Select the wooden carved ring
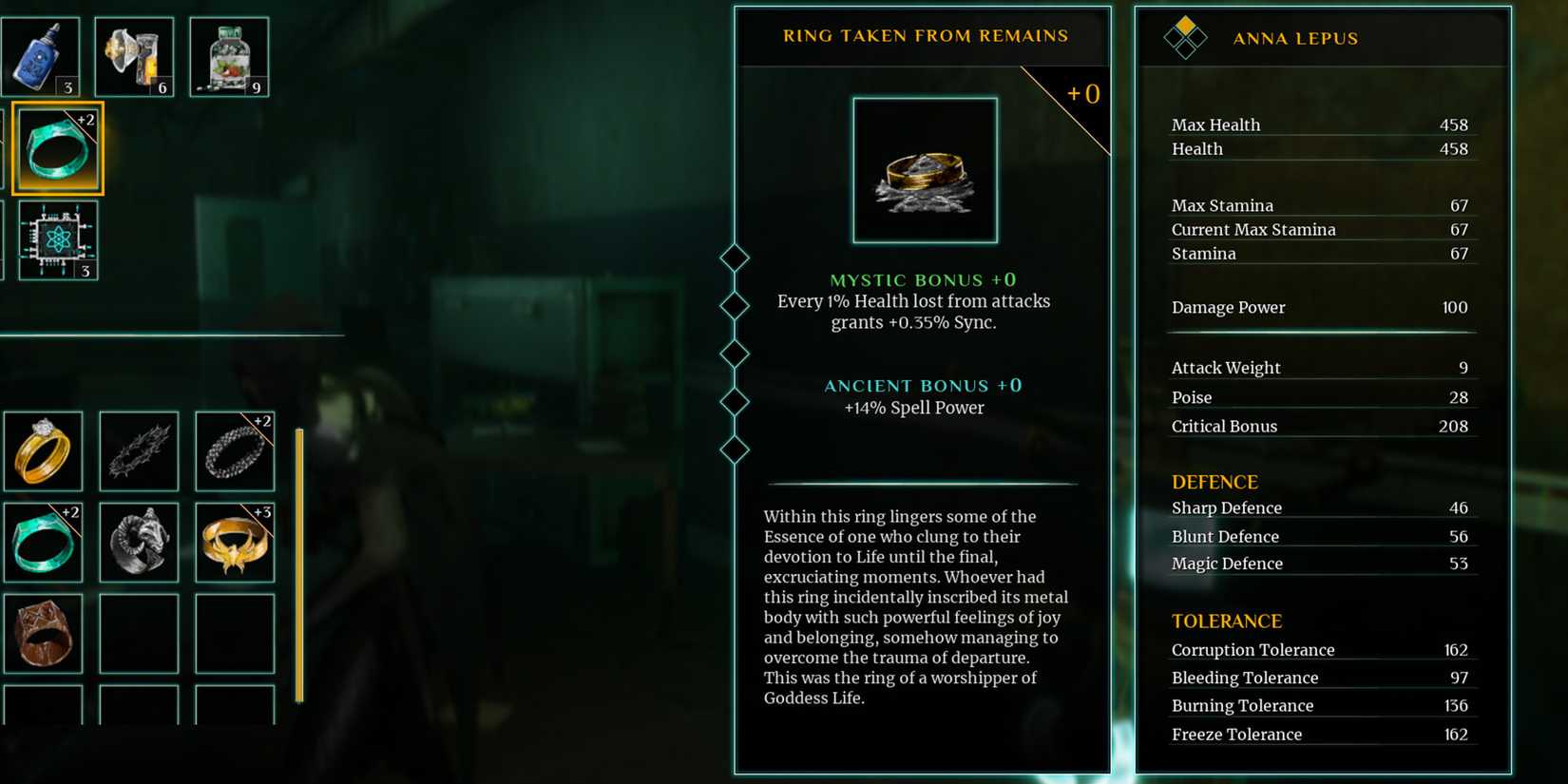1568x784 pixels. pyautogui.click(x=44, y=632)
